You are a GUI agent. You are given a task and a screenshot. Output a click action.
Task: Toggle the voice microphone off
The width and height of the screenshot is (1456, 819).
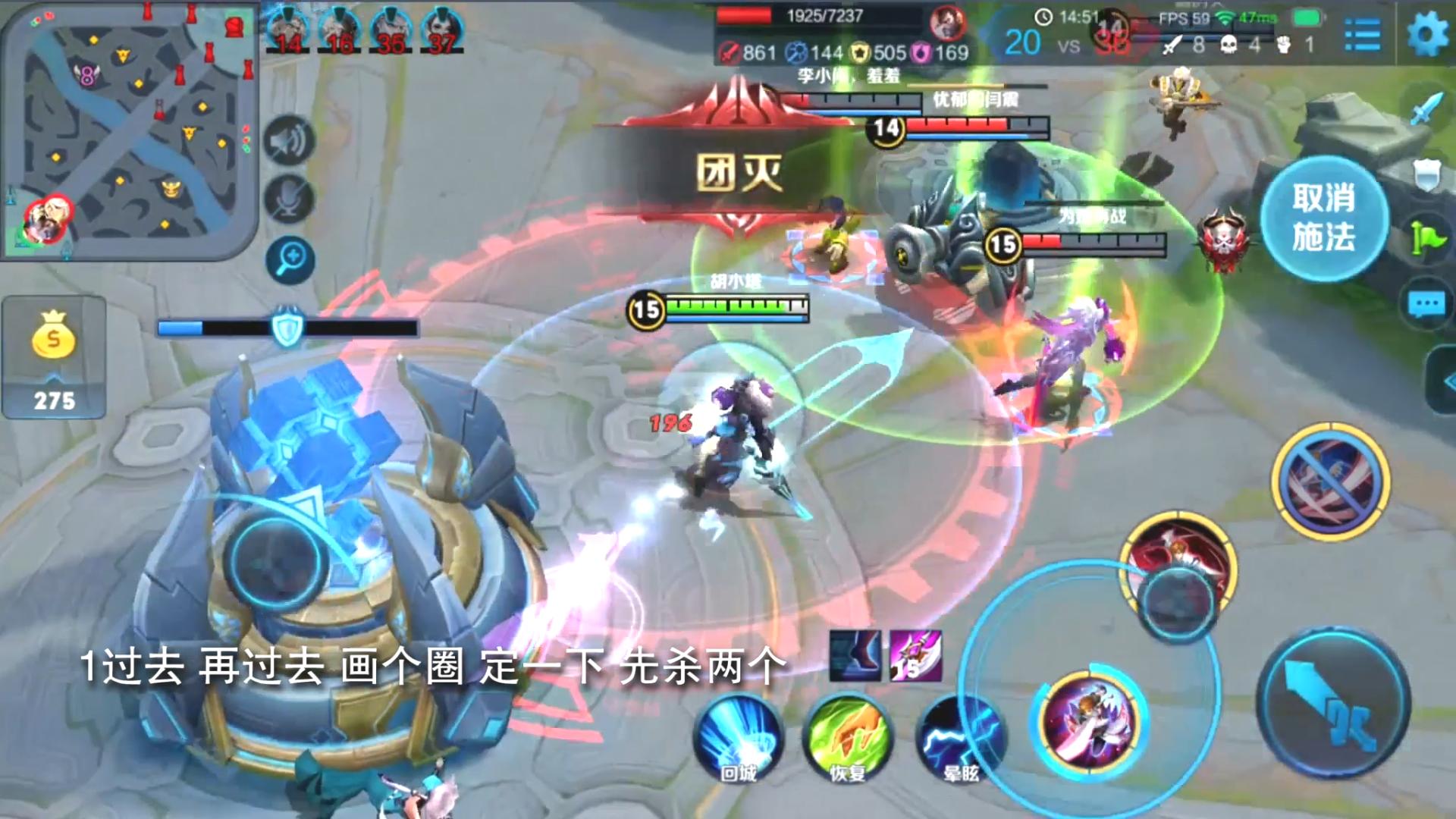pos(288,199)
